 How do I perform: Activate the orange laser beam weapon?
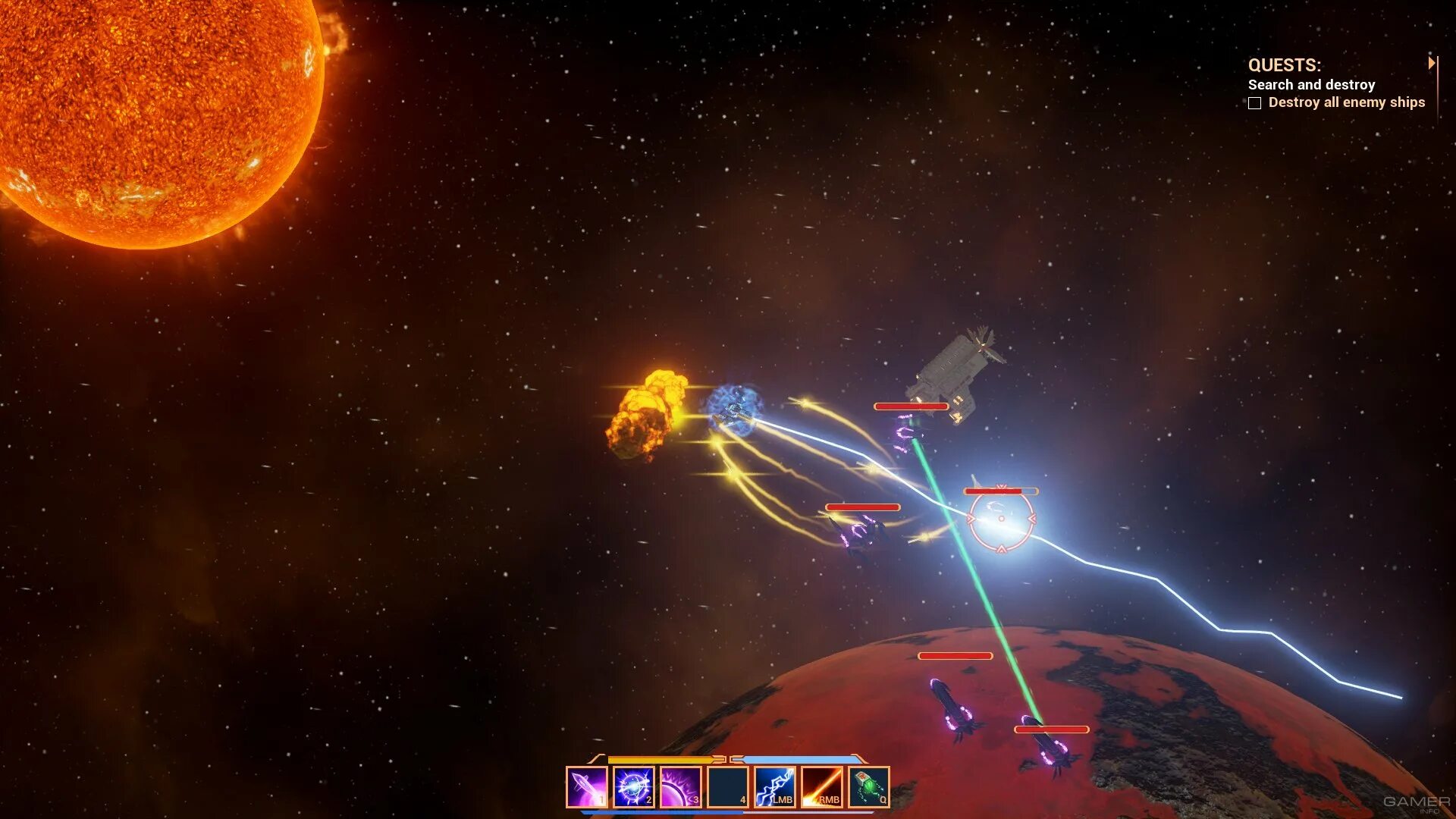(x=822, y=787)
